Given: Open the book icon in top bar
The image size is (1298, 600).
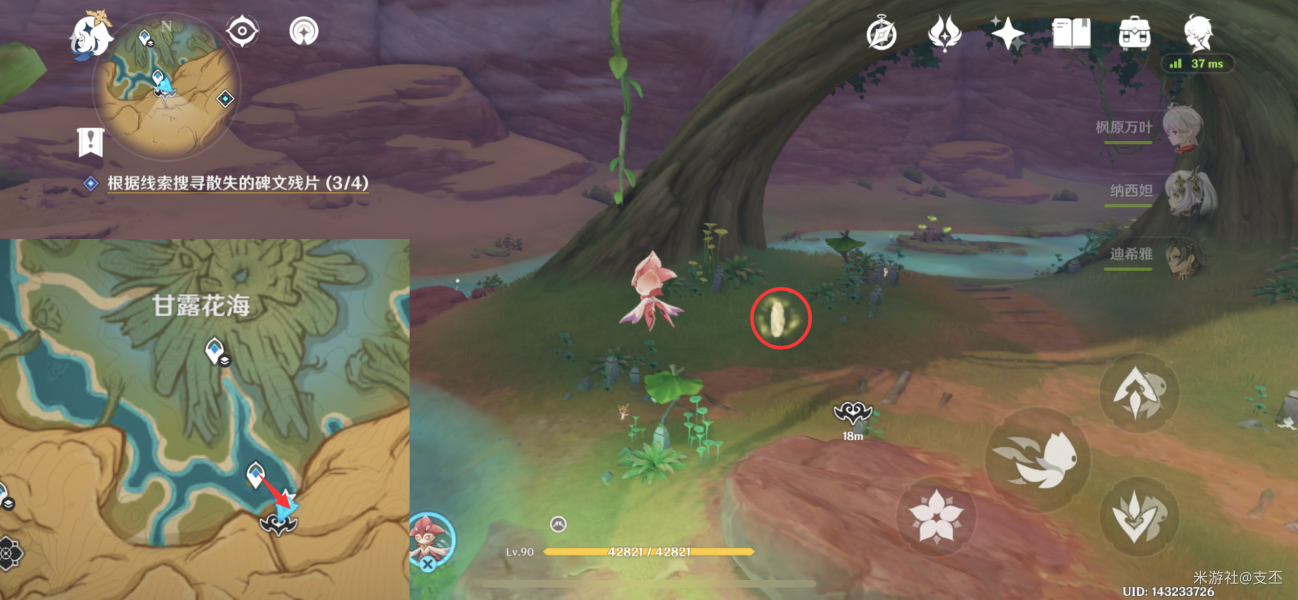Looking at the screenshot, I should pyautogui.click(x=1071, y=34).
